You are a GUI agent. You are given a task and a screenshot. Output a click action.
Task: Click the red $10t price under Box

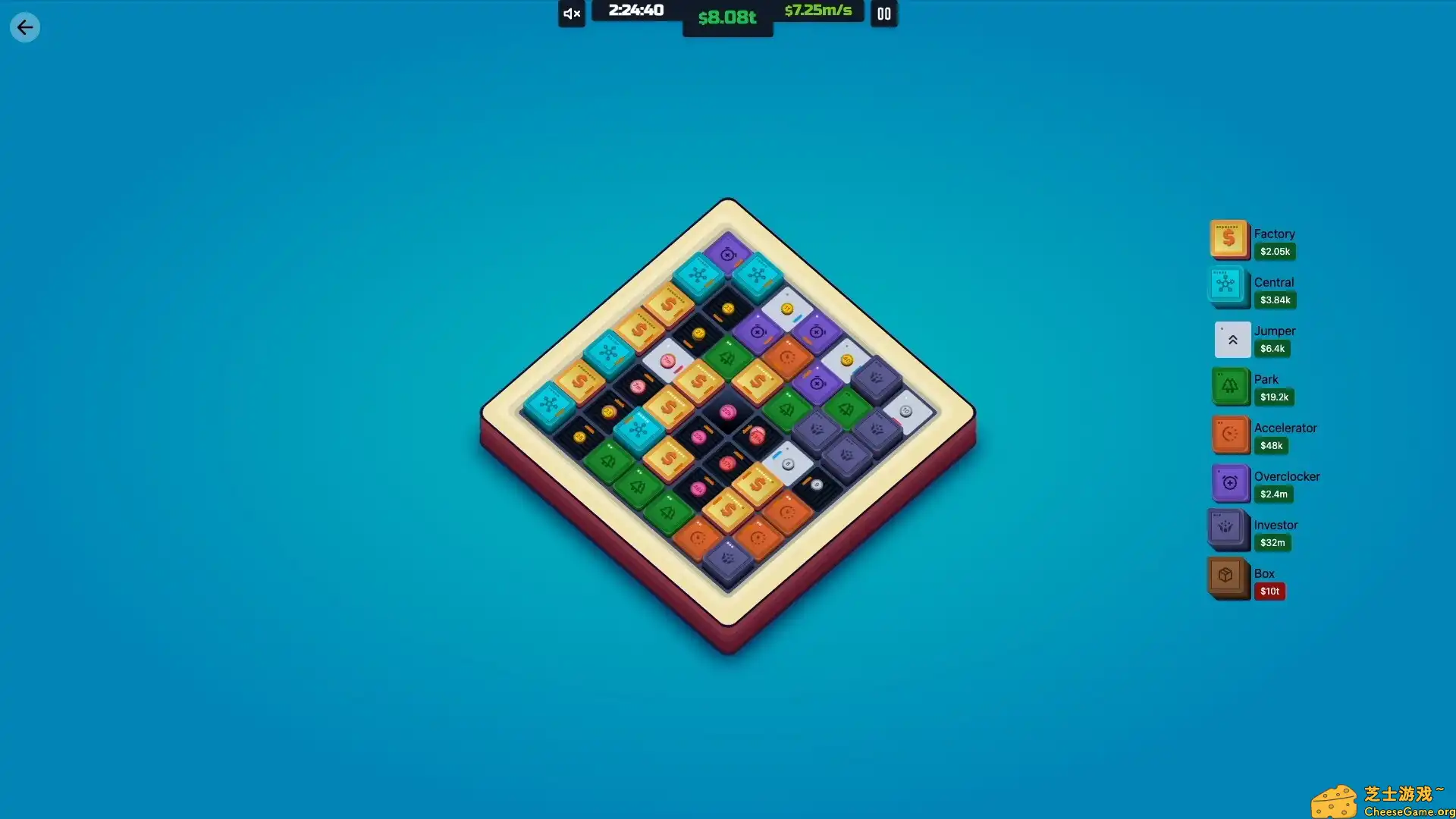pyautogui.click(x=1270, y=591)
